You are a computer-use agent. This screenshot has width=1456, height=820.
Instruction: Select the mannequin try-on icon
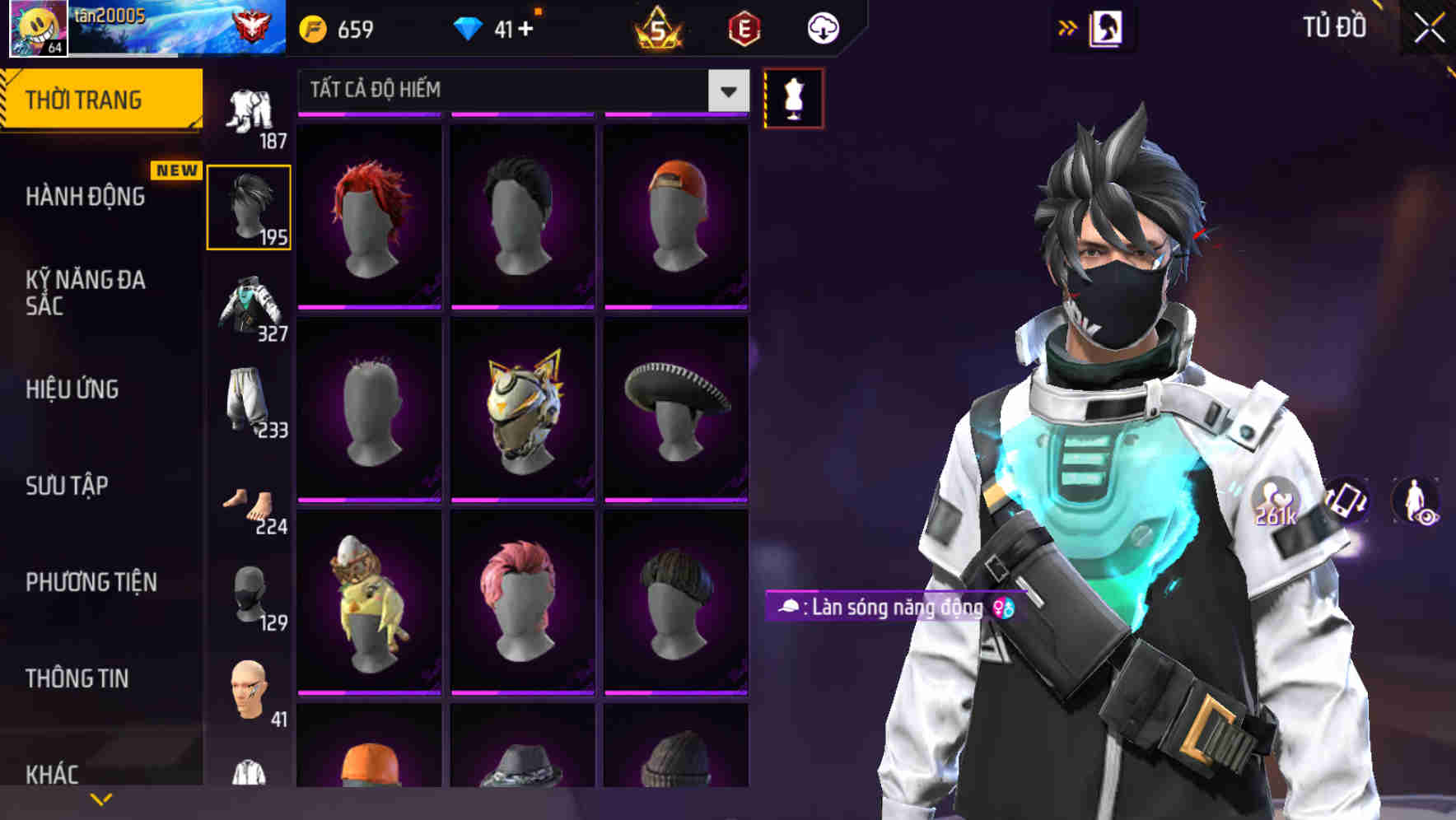[792, 96]
